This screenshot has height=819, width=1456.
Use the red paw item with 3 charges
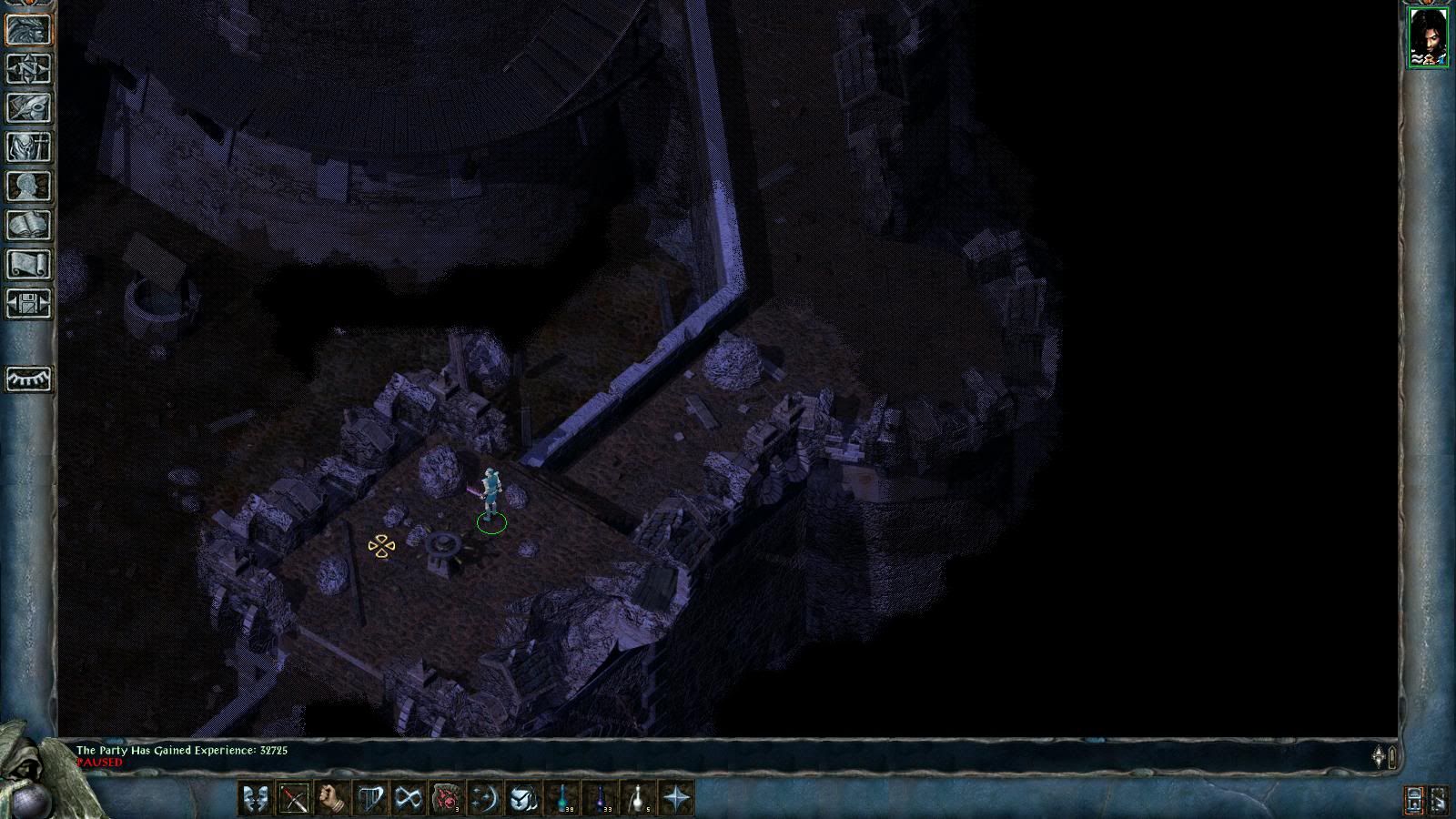coord(446,798)
